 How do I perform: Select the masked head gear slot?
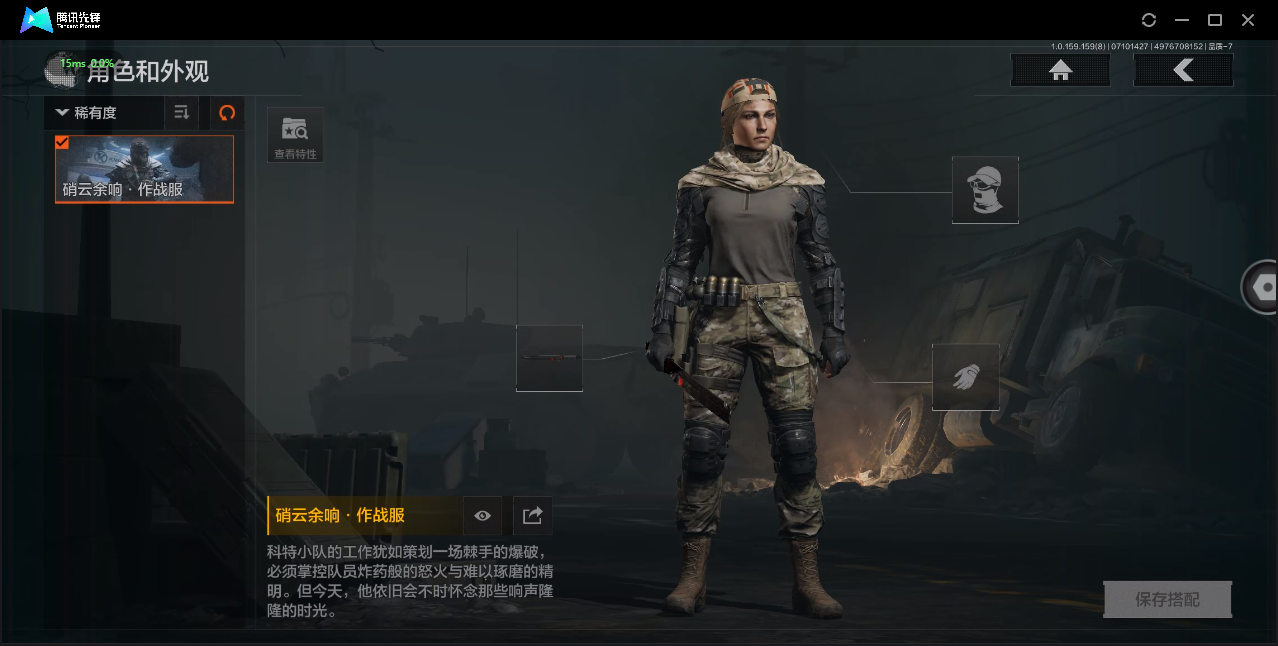click(x=985, y=190)
